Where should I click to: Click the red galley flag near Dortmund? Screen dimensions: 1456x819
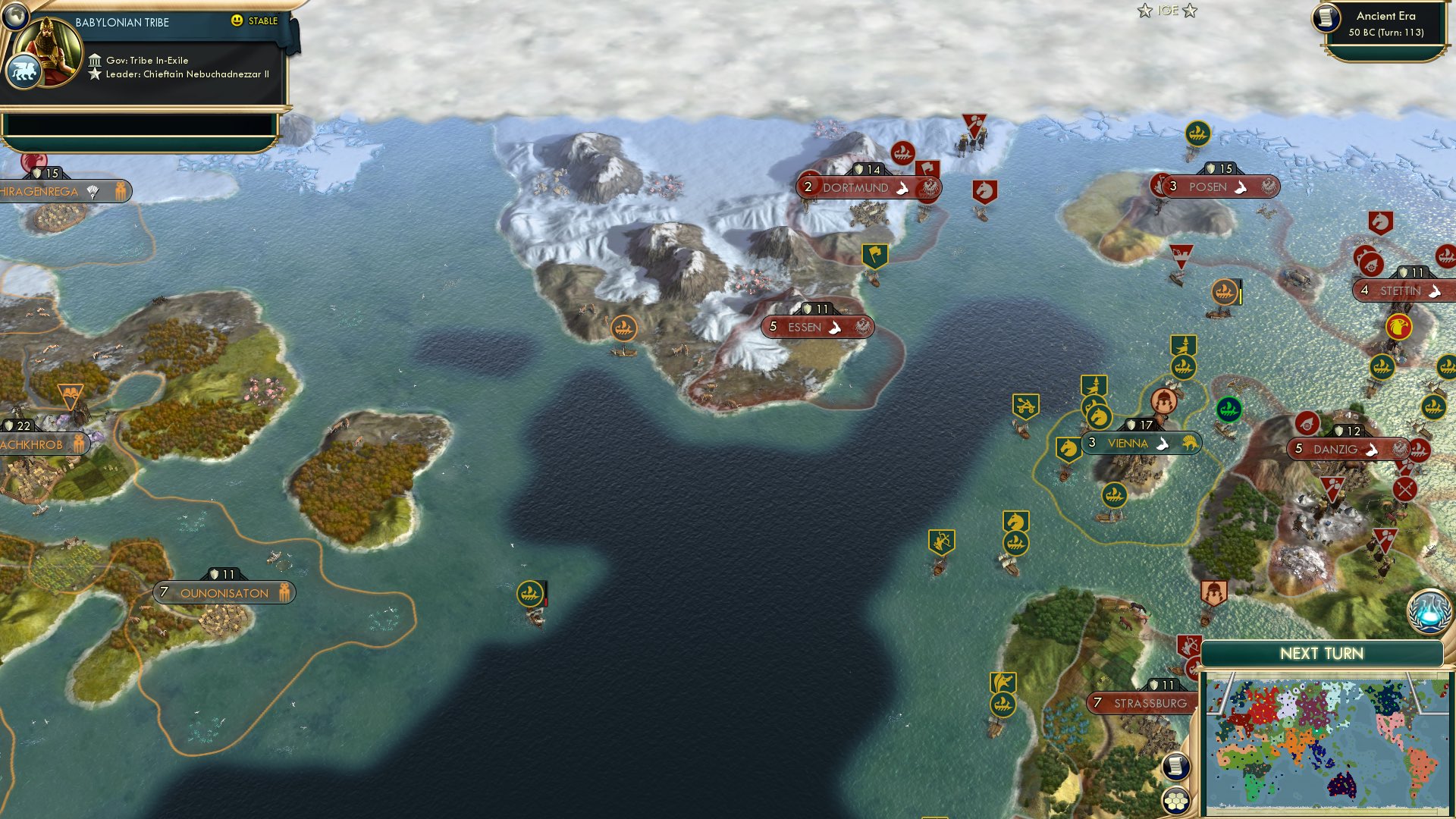[x=902, y=151]
